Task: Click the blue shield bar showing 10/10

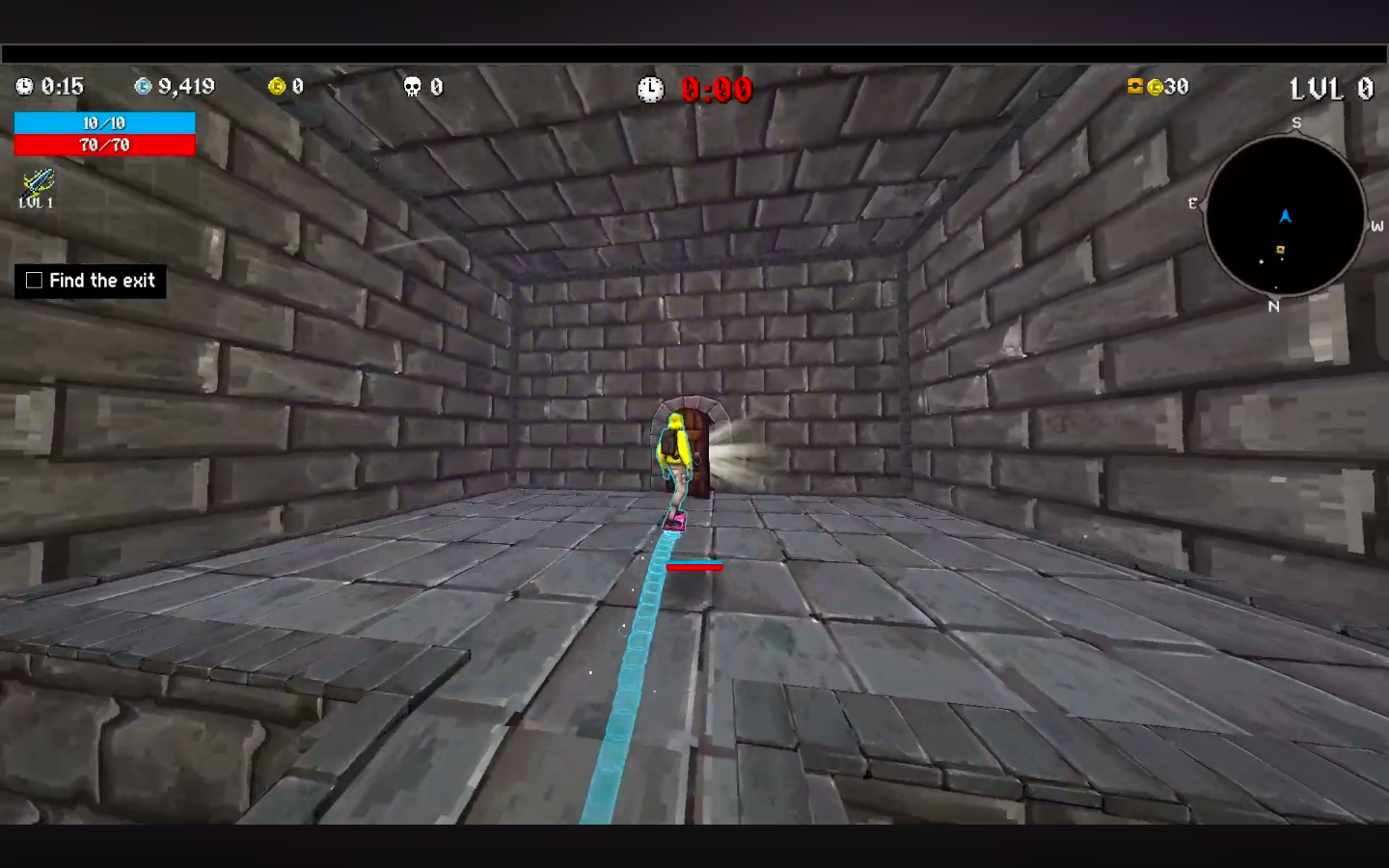Action: pyautogui.click(x=104, y=123)
